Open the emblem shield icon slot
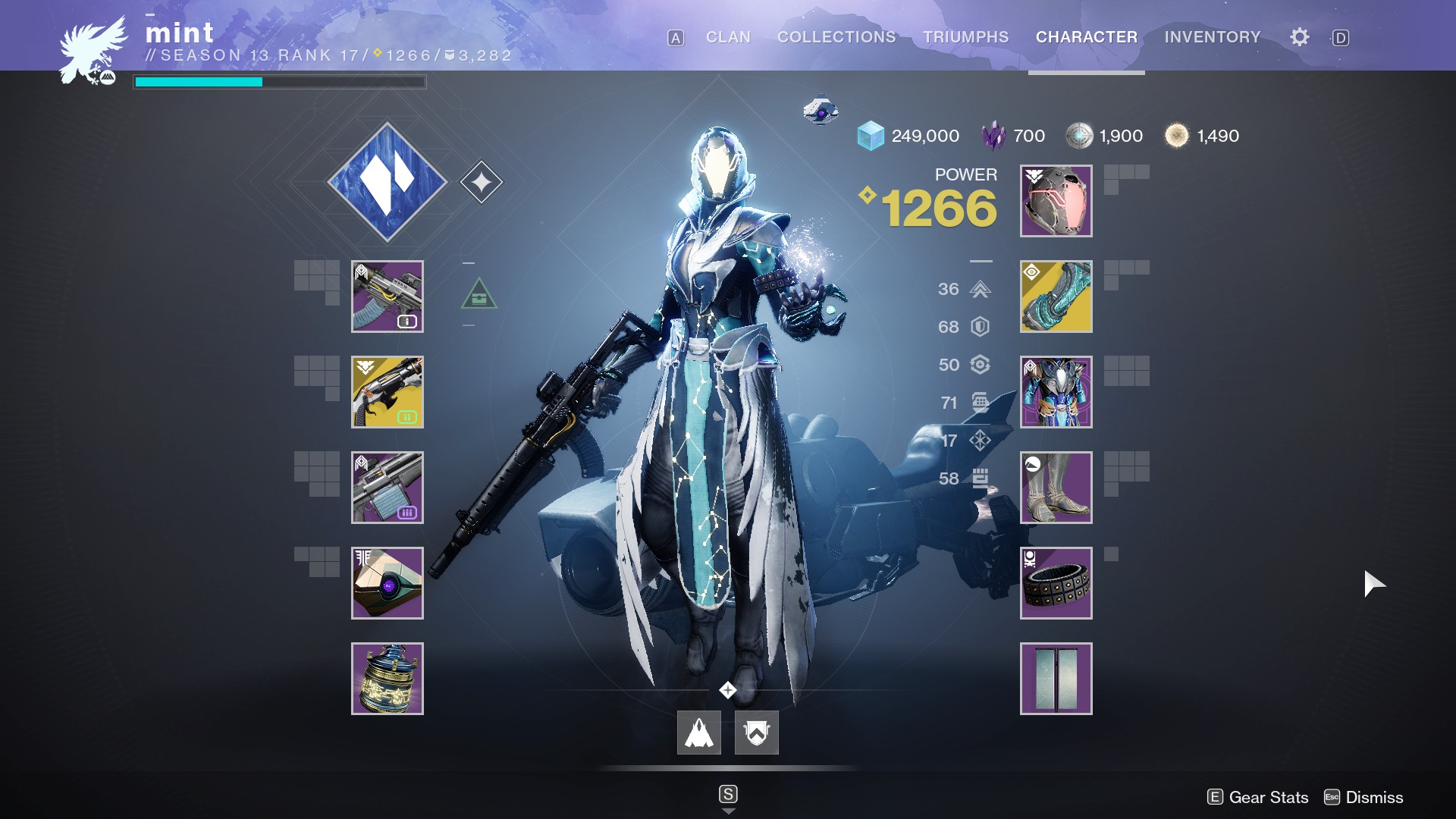The width and height of the screenshot is (1456, 819). (x=757, y=733)
